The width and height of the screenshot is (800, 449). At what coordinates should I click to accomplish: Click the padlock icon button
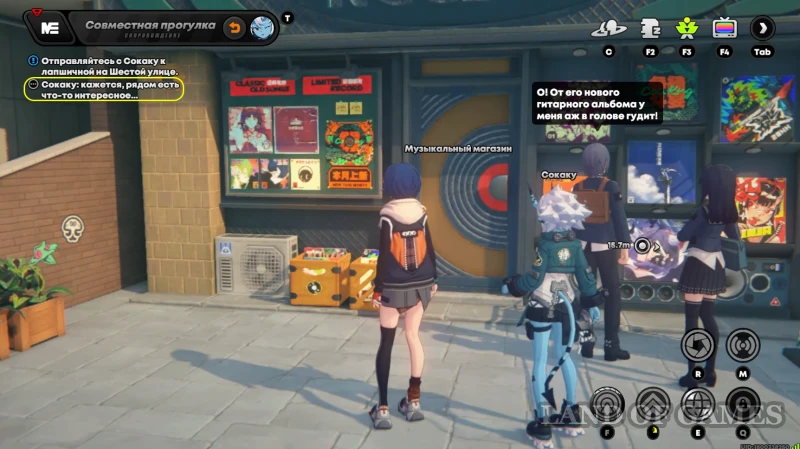(744, 403)
